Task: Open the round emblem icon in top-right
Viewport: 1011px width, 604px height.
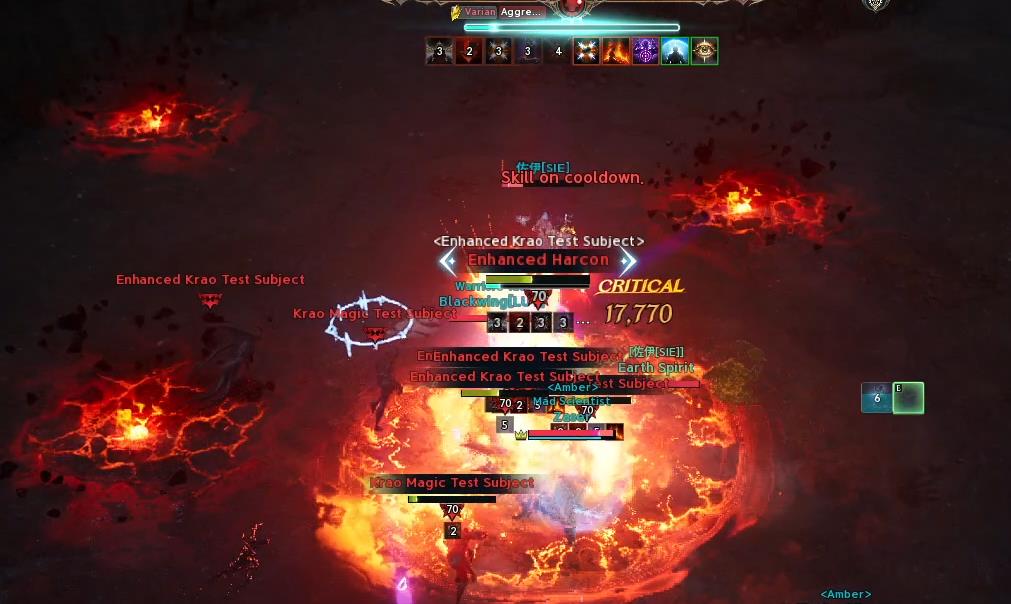Action: 876,5
